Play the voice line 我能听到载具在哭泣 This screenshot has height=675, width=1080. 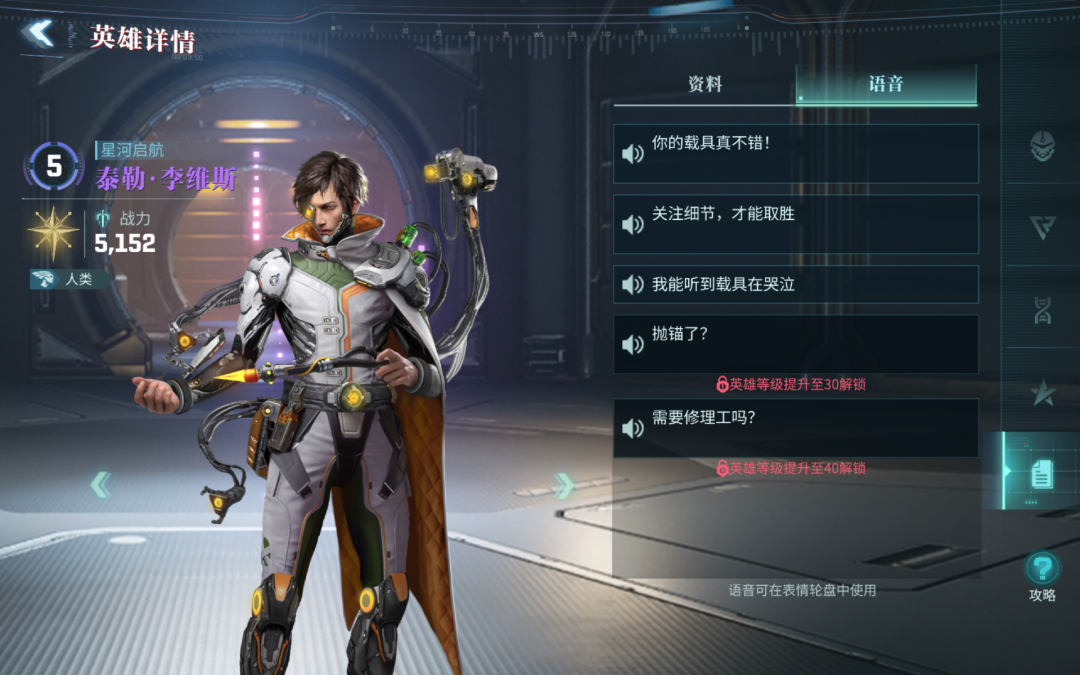(795, 285)
